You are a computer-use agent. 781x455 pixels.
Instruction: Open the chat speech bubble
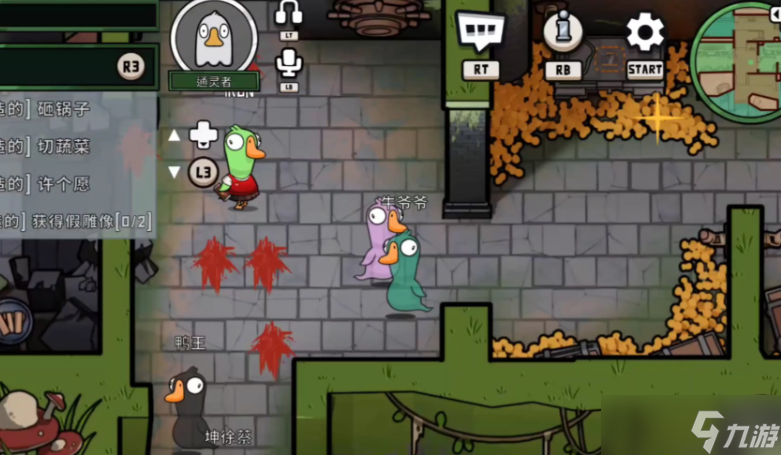[x=479, y=31]
